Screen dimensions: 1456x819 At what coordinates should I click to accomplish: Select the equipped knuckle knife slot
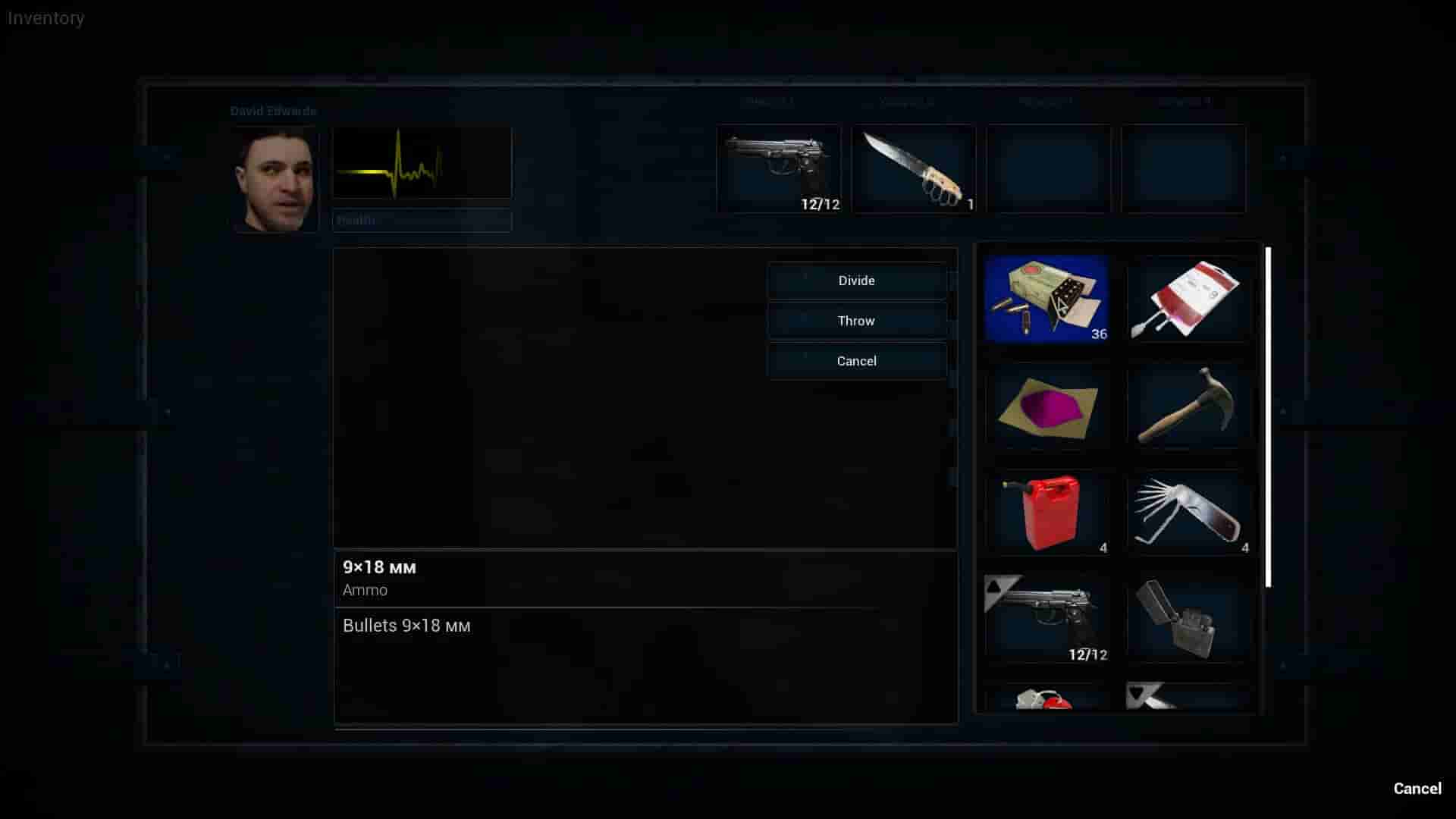click(x=913, y=168)
